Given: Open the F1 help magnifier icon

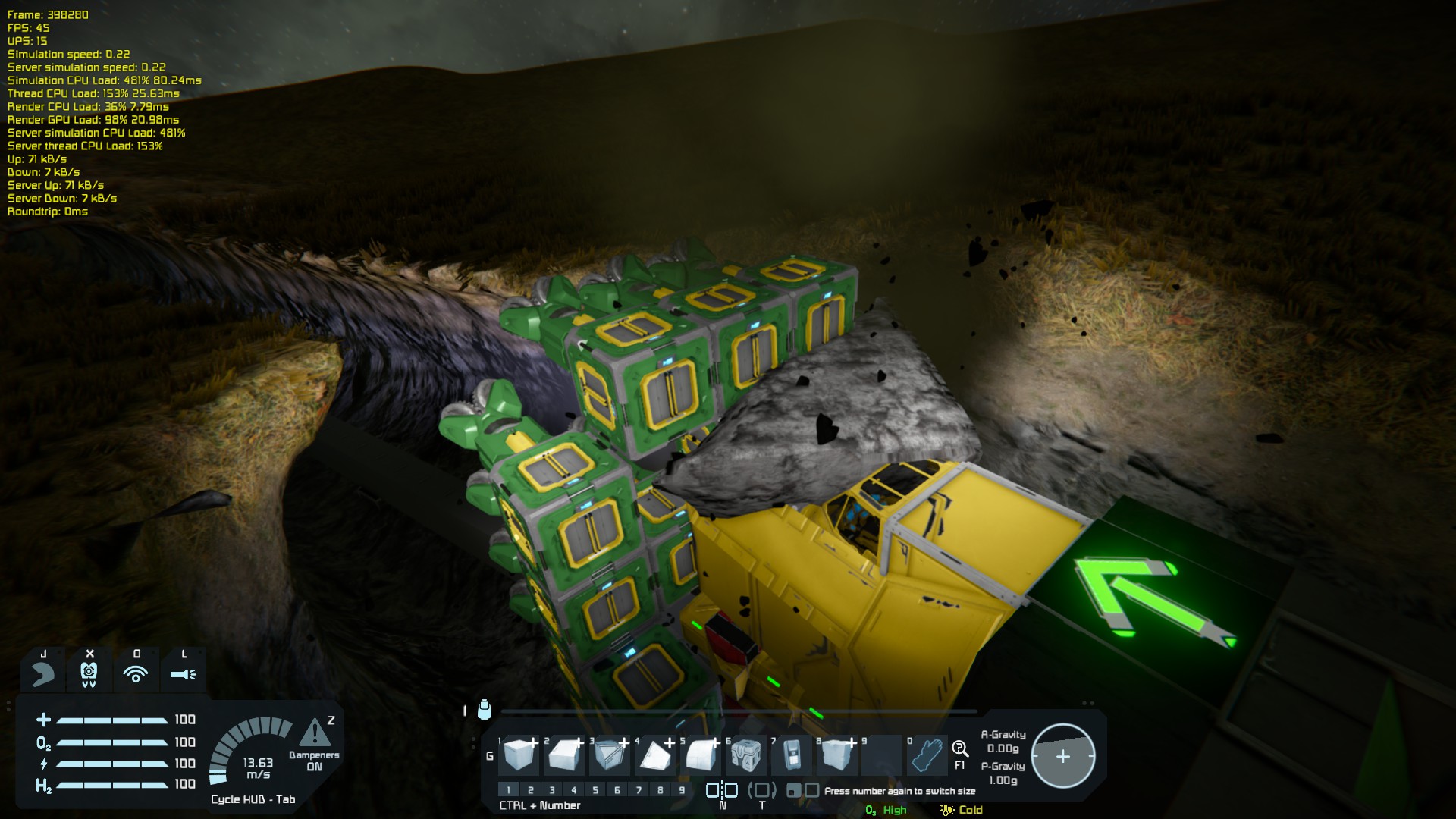Looking at the screenshot, I should click(x=960, y=750).
